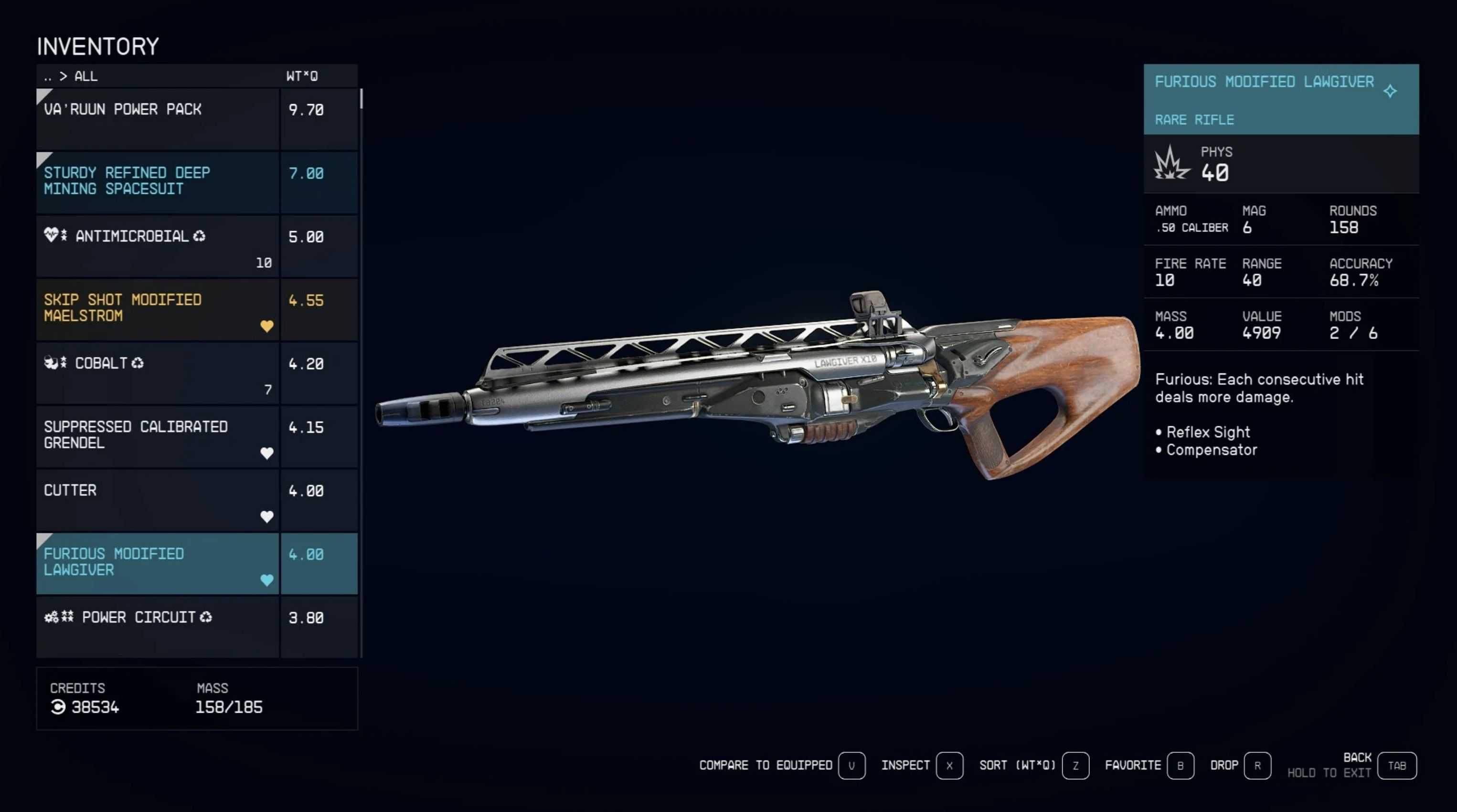Select the Suppressed Calibrated Grendel
This screenshot has width=1457, height=812.
tap(157, 436)
